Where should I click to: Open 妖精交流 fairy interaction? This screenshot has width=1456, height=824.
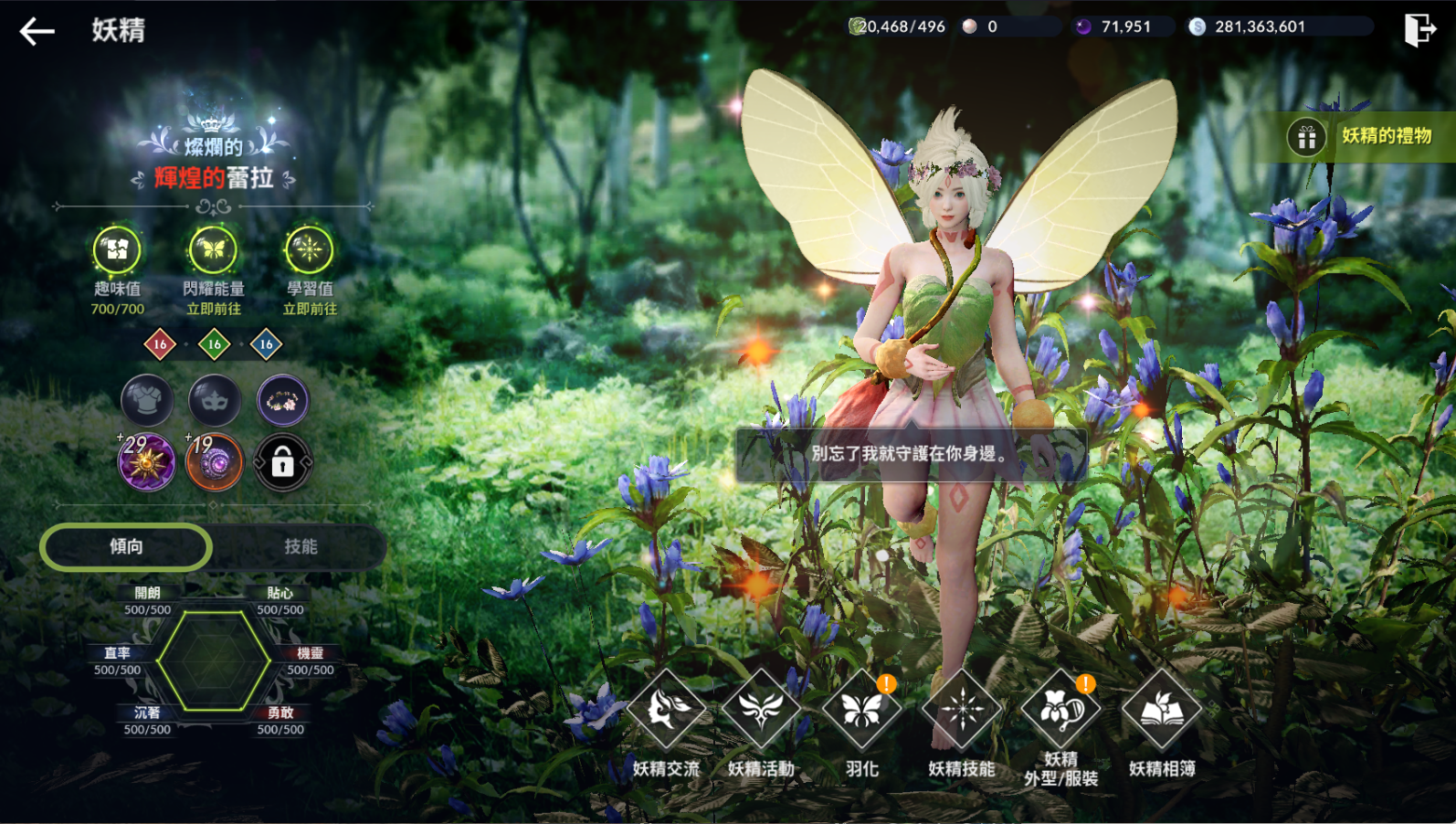[x=667, y=711]
